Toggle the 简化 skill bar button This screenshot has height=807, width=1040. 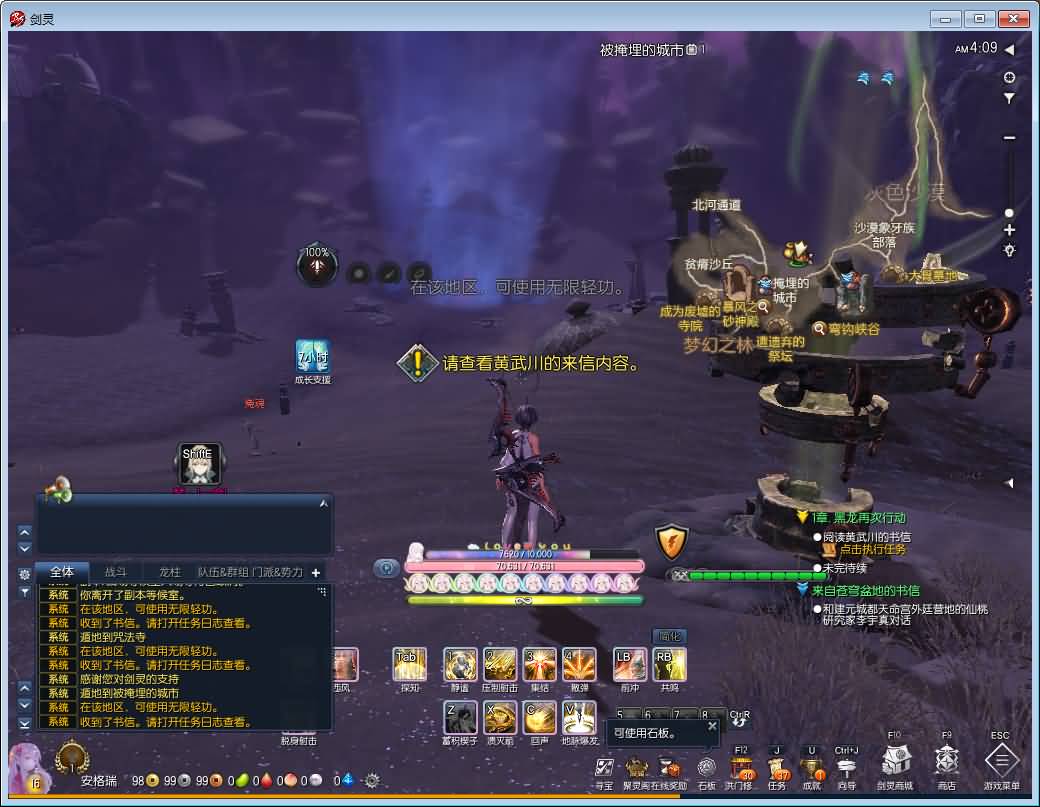pos(669,636)
